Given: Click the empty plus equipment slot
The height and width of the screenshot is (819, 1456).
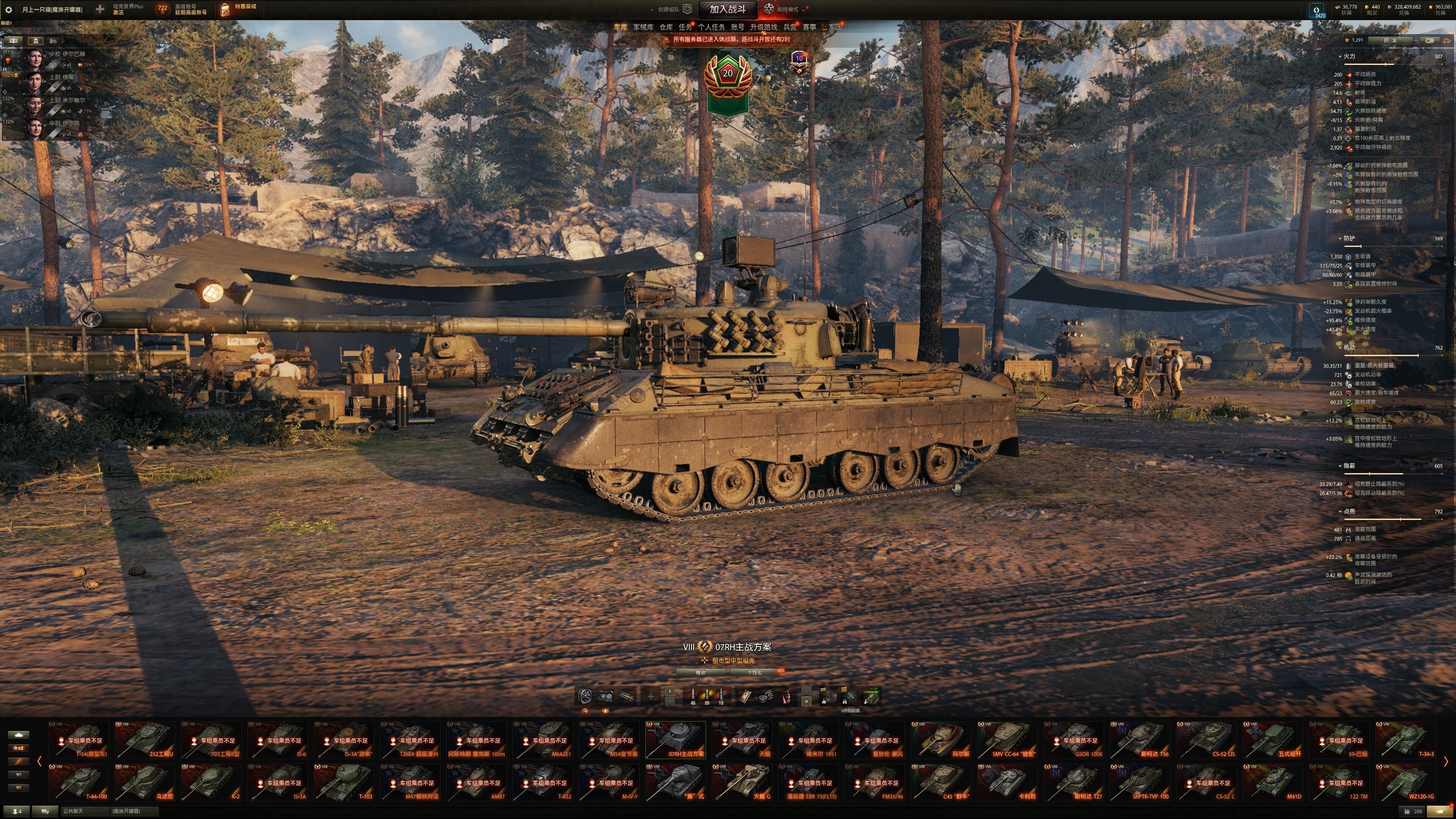Looking at the screenshot, I should (x=650, y=697).
